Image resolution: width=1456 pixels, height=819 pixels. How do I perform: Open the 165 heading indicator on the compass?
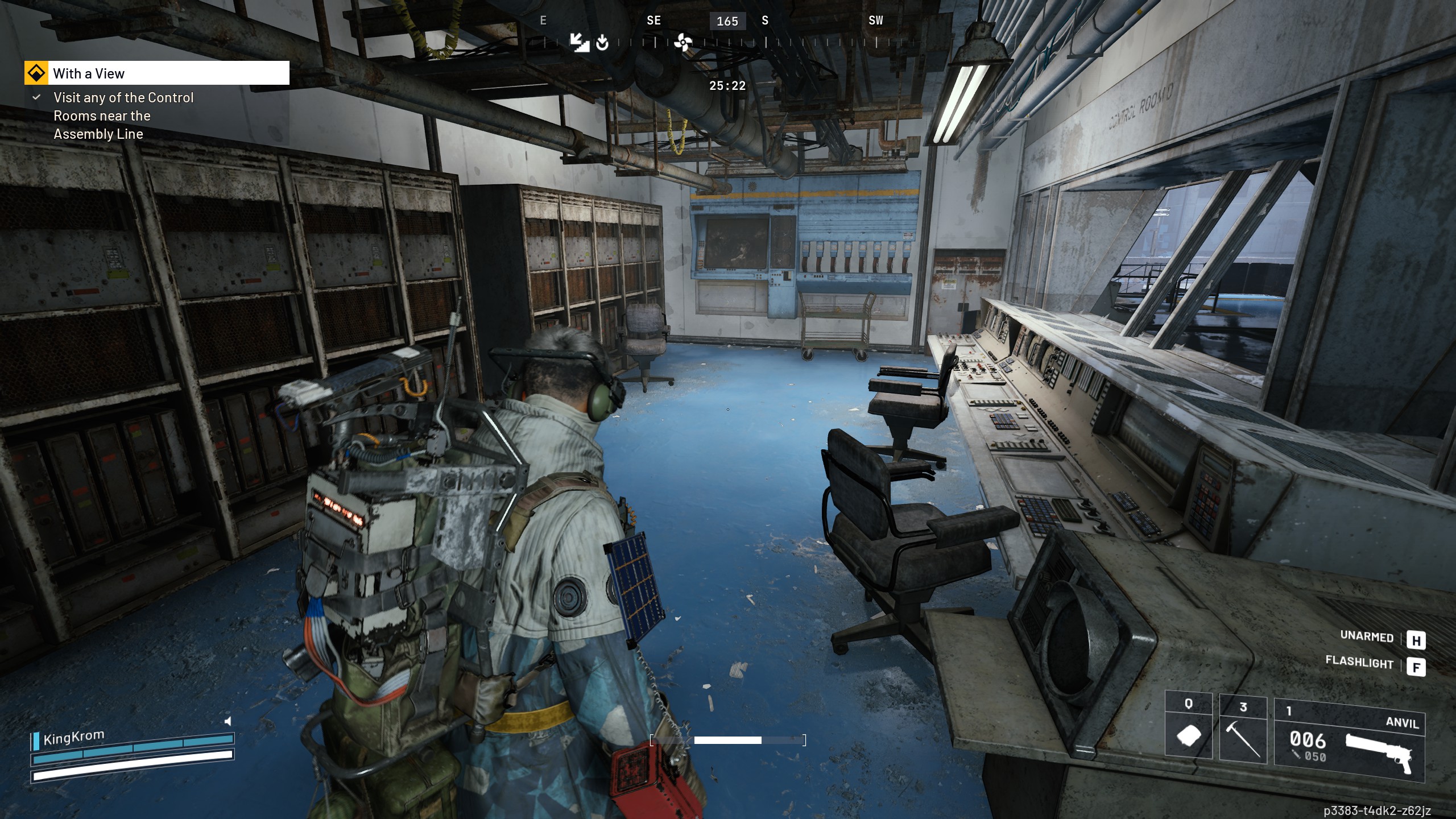tap(727, 21)
